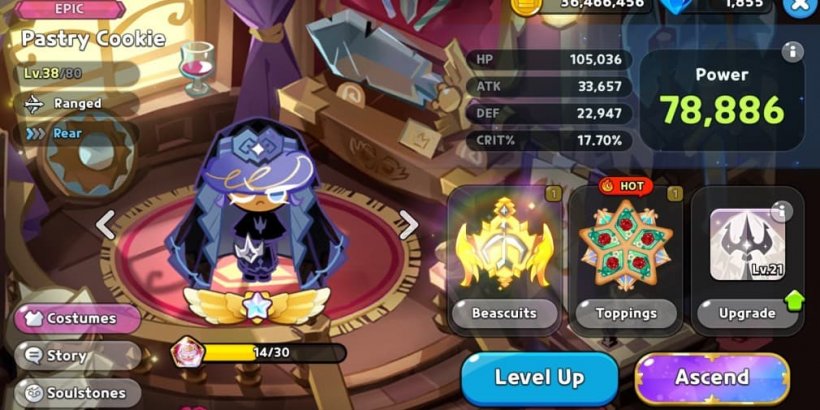The height and width of the screenshot is (410, 820).
Task: Open the Costumes menu
Action: (x=78, y=318)
